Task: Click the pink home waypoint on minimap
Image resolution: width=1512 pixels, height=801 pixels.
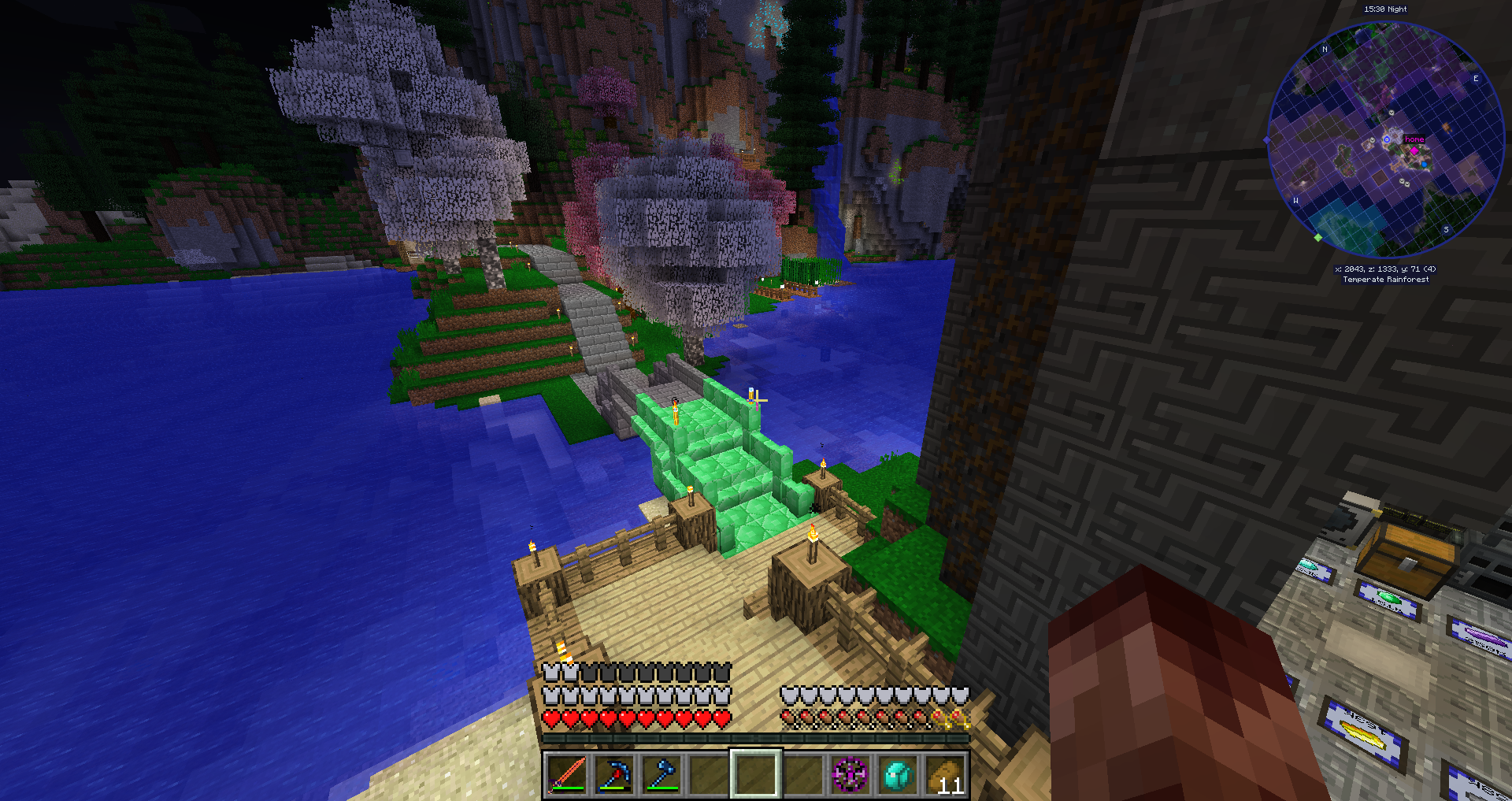Action: 1414,150
